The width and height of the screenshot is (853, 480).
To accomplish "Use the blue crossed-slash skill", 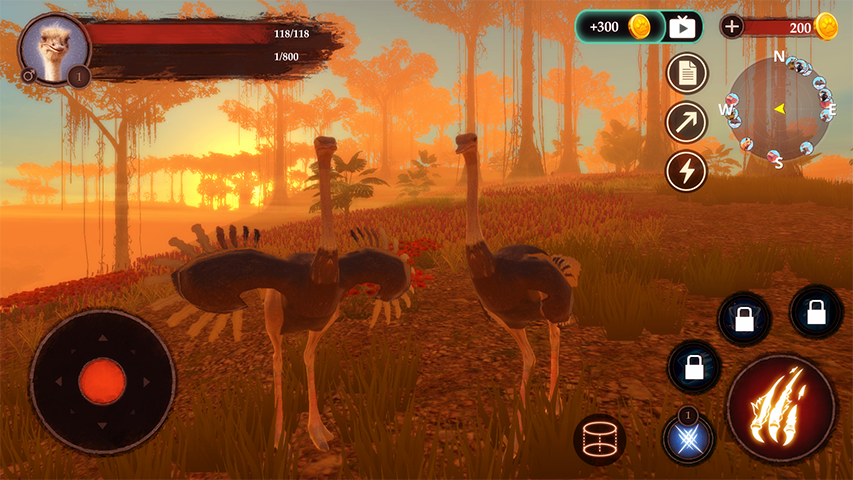I will coord(688,438).
